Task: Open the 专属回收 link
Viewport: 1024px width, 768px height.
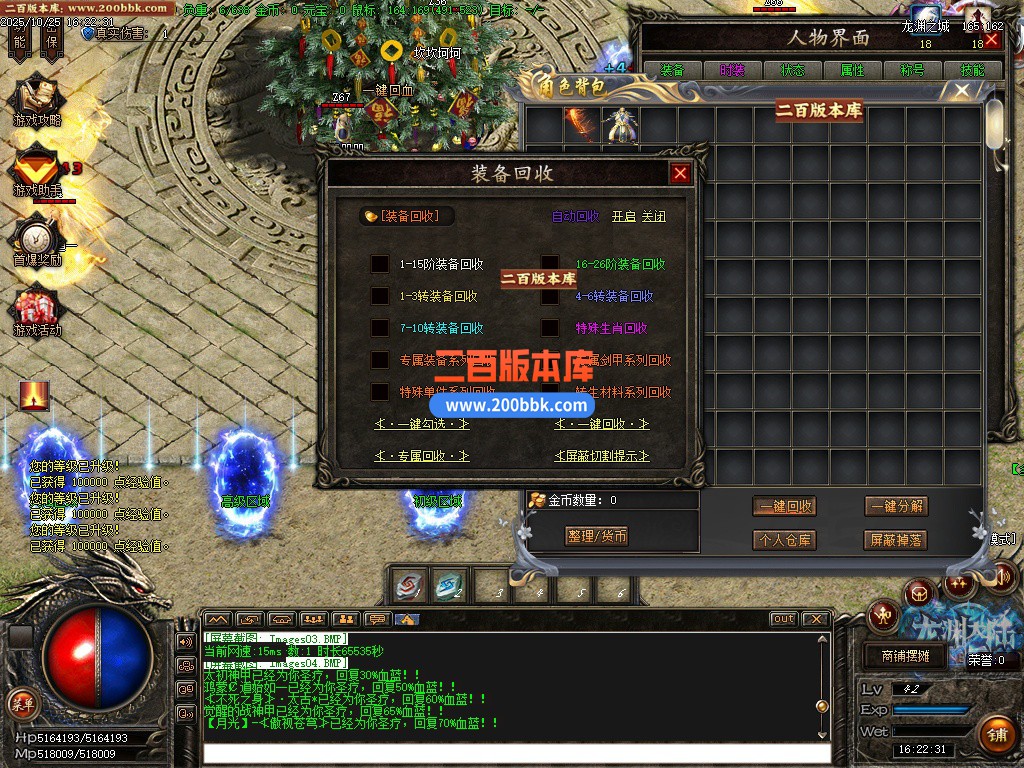Action: [x=421, y=456]
